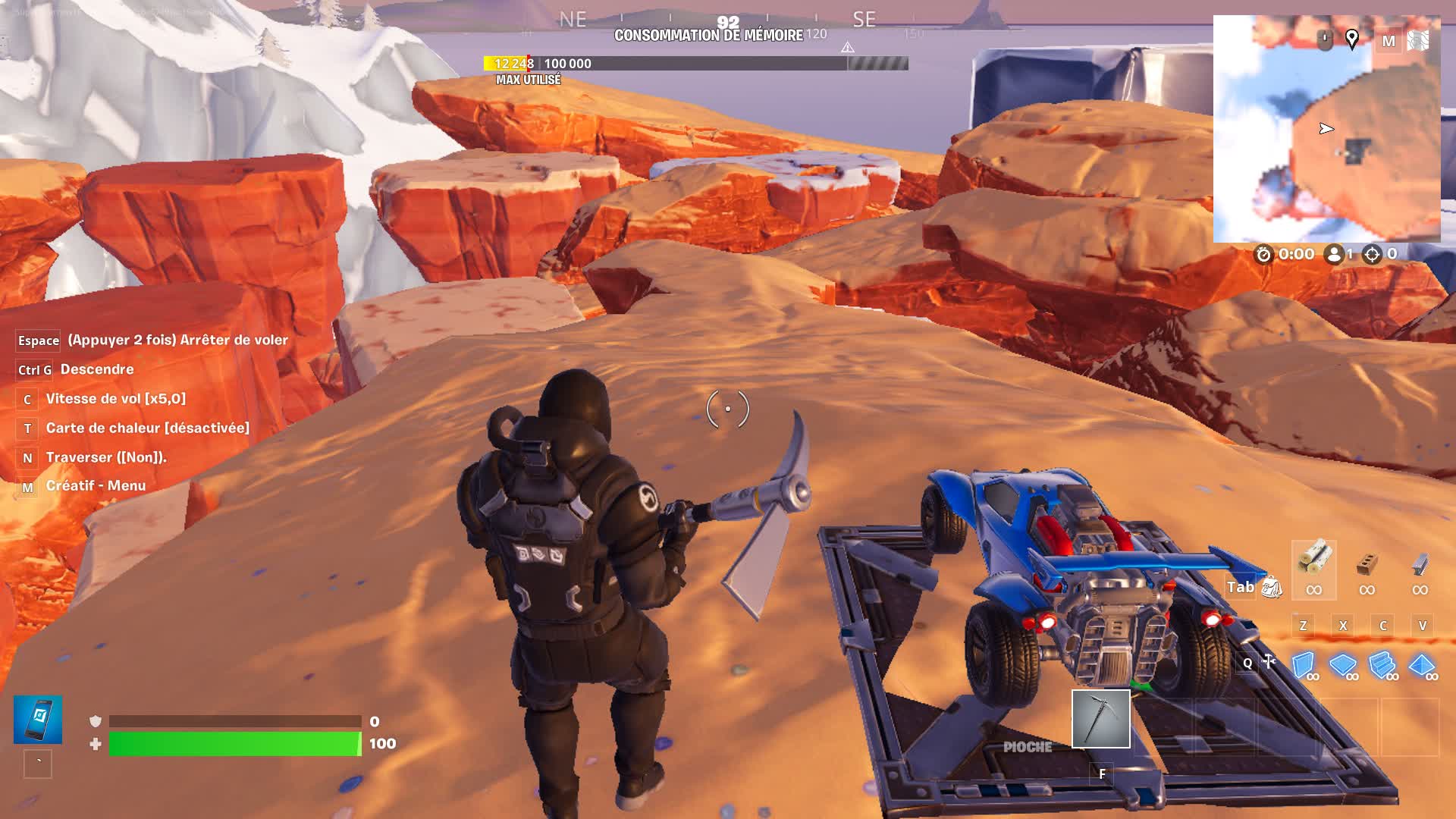Choose the wood building material
1456x819 pixels.
[1313, 561]
